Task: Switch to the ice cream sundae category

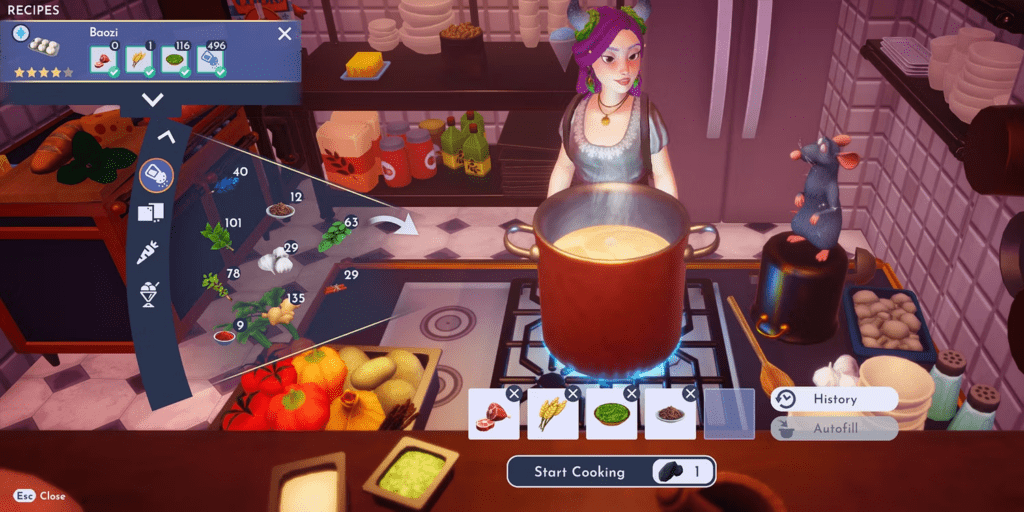Action: (x=150, y=293)
